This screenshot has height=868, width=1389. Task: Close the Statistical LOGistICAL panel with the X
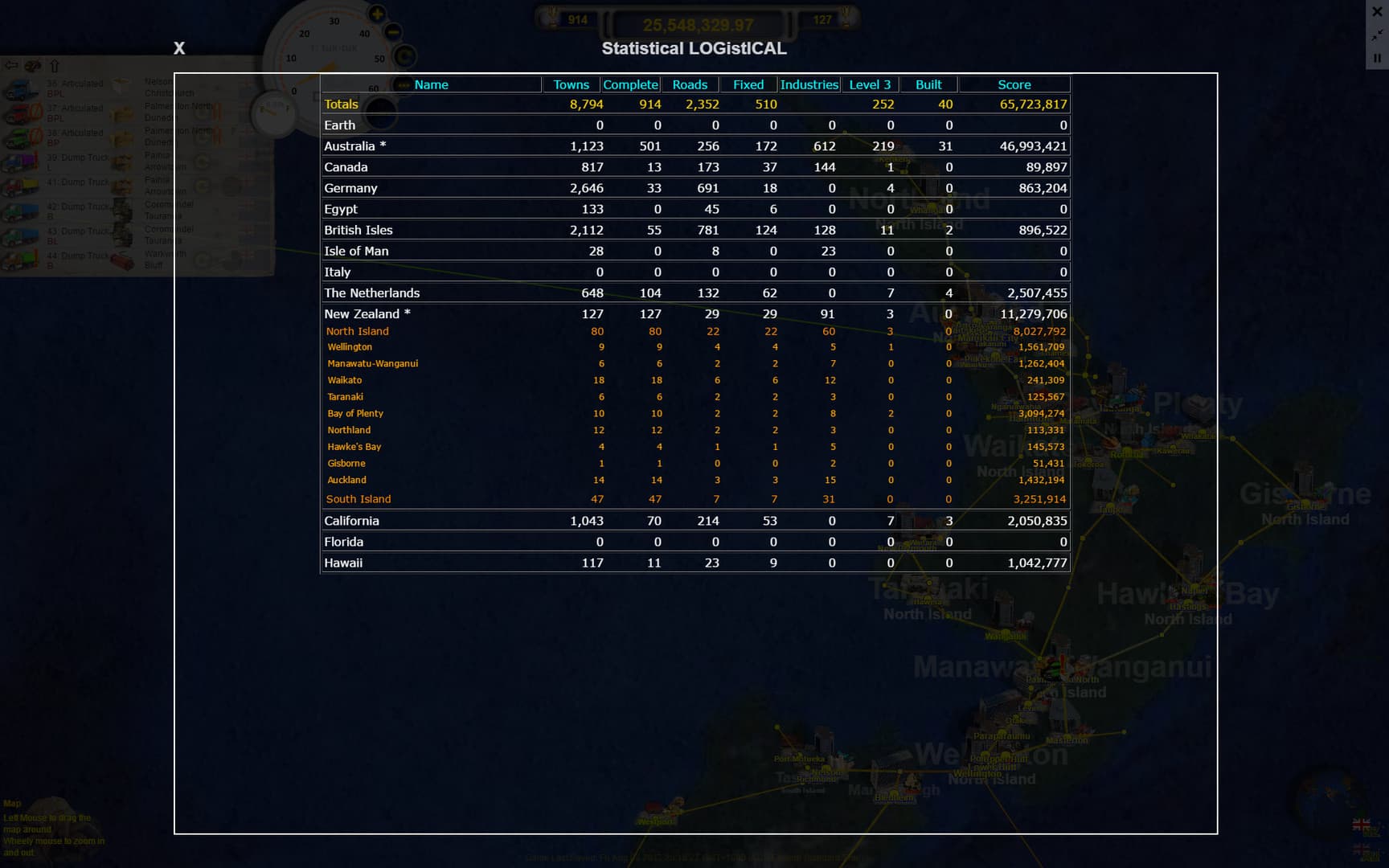click(x=178, y=48)
